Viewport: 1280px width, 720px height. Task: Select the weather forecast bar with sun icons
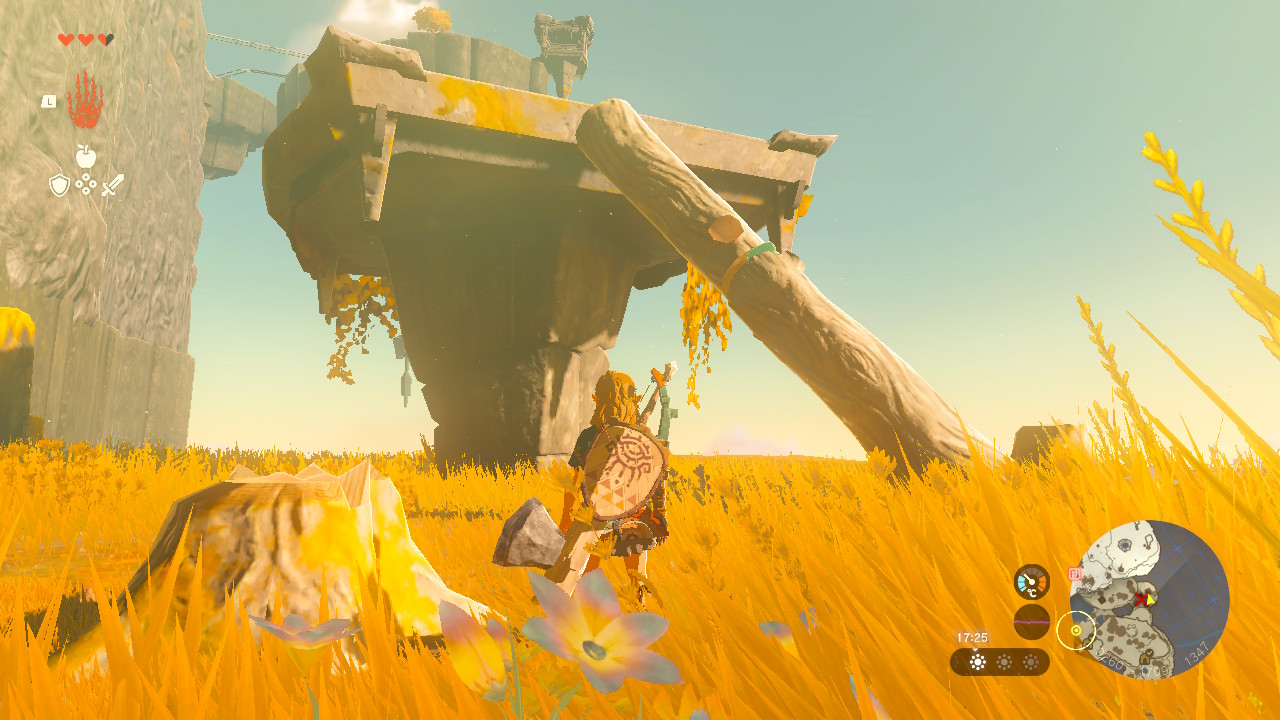pyautogui.click(x=1000, y=662)
